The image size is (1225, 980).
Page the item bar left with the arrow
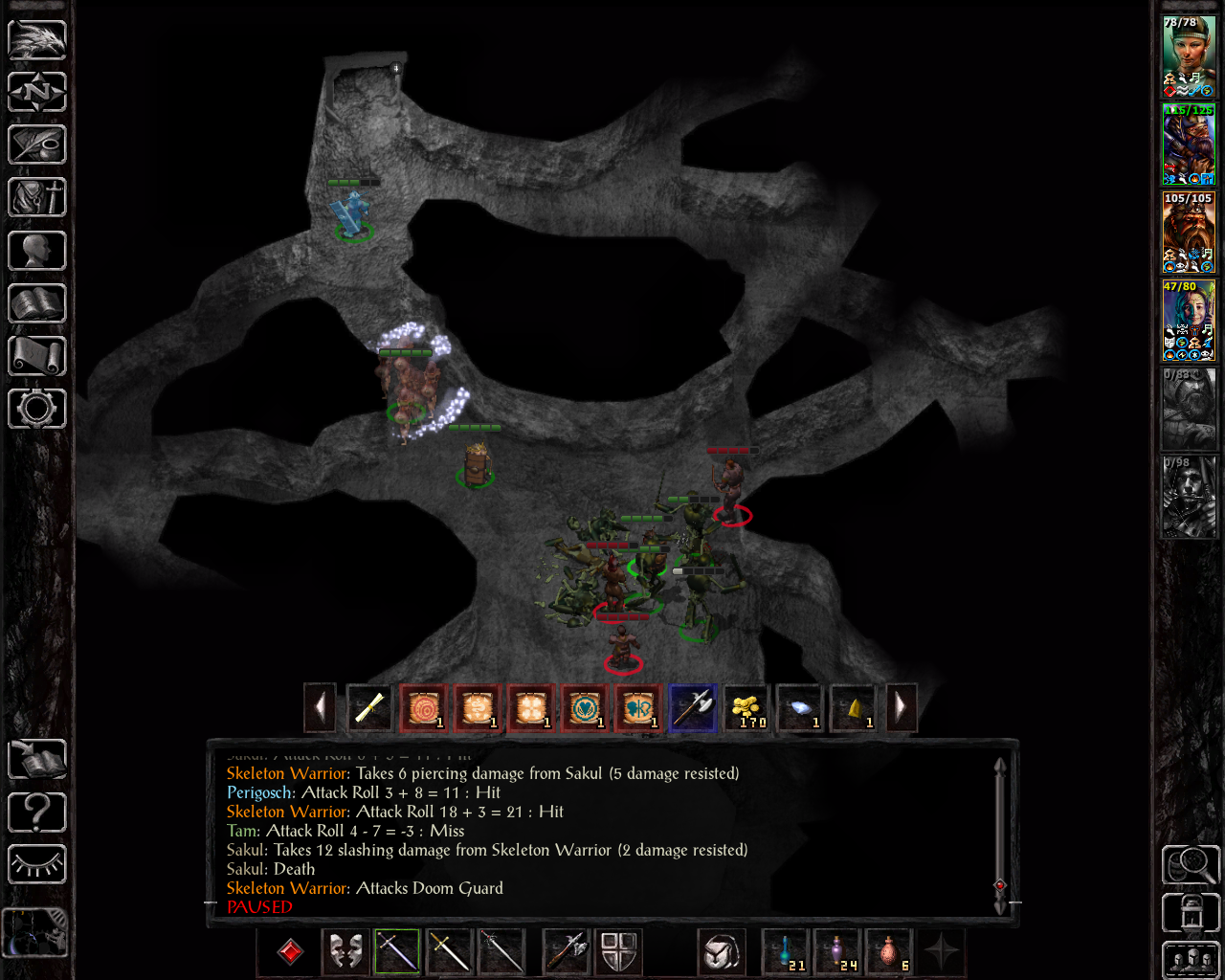[321, 708]
